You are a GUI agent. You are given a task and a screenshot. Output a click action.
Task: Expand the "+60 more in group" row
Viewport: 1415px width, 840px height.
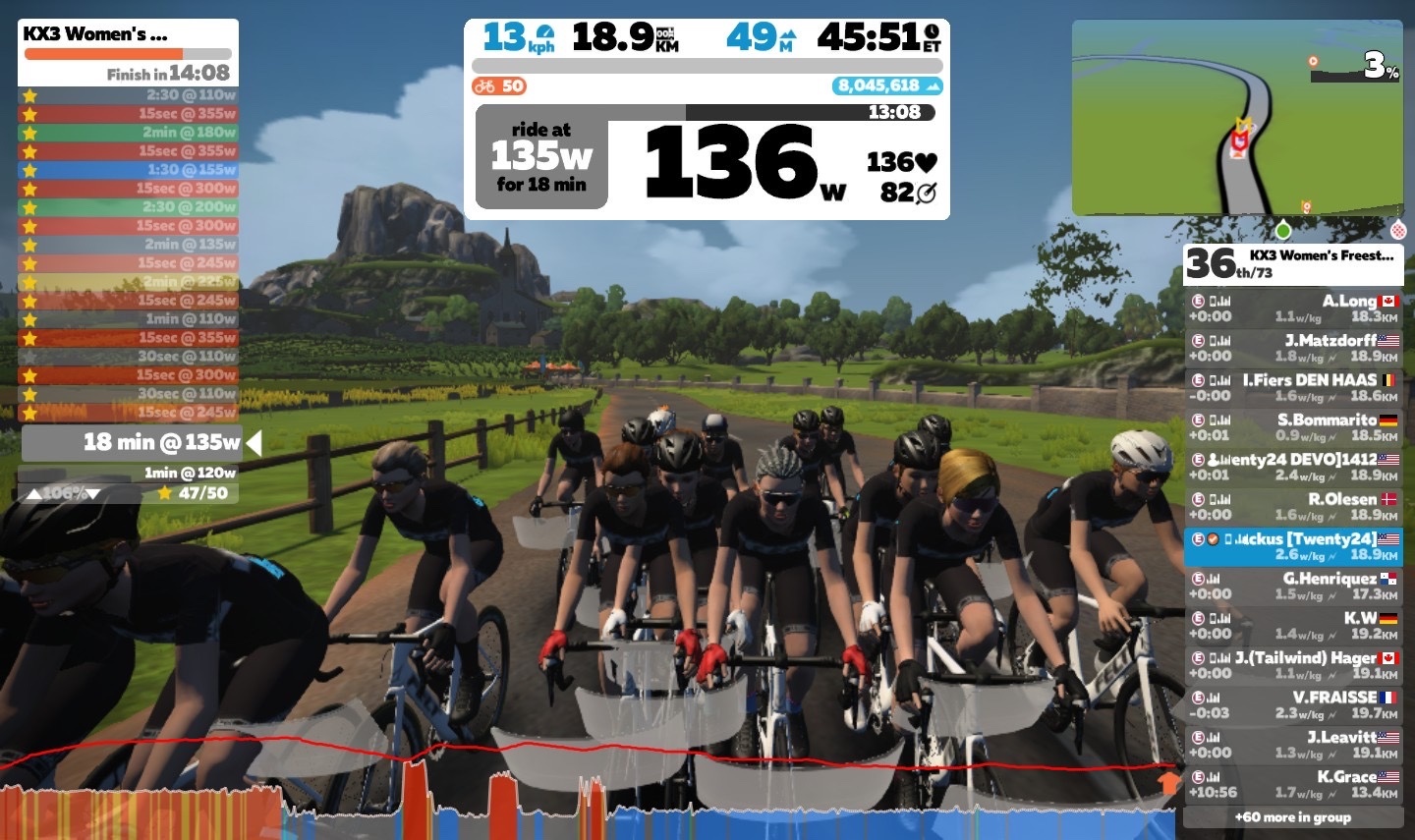1292,817
